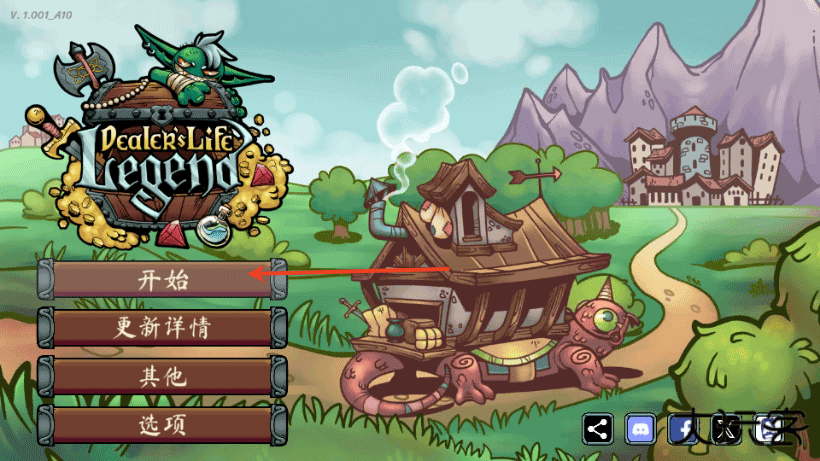The image size is (820, 461).
Task: Open the 更新详情 update details
Action: click(162, 327)
